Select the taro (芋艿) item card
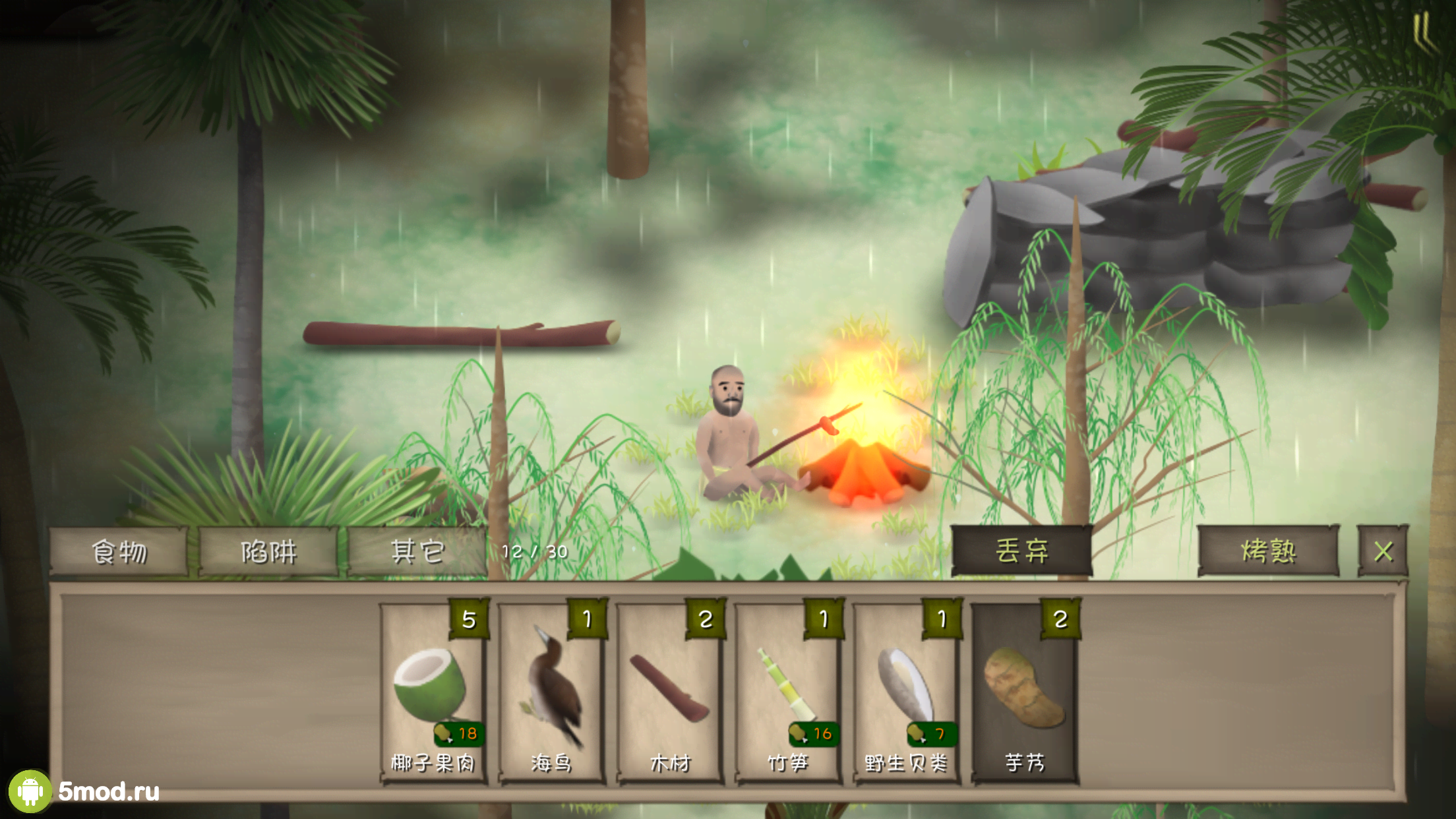 coord(1025,692)
